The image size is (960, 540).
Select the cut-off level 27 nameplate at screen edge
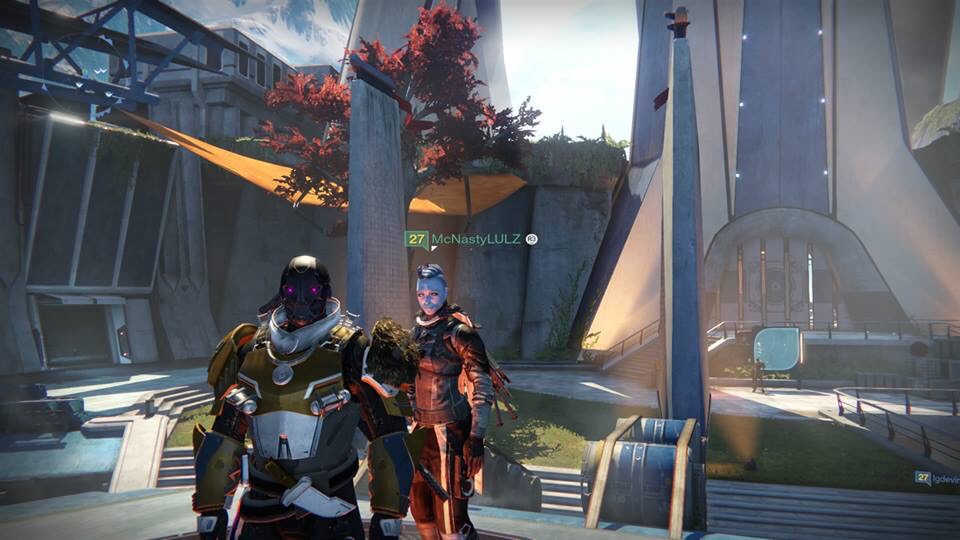[x=937, y=478]
